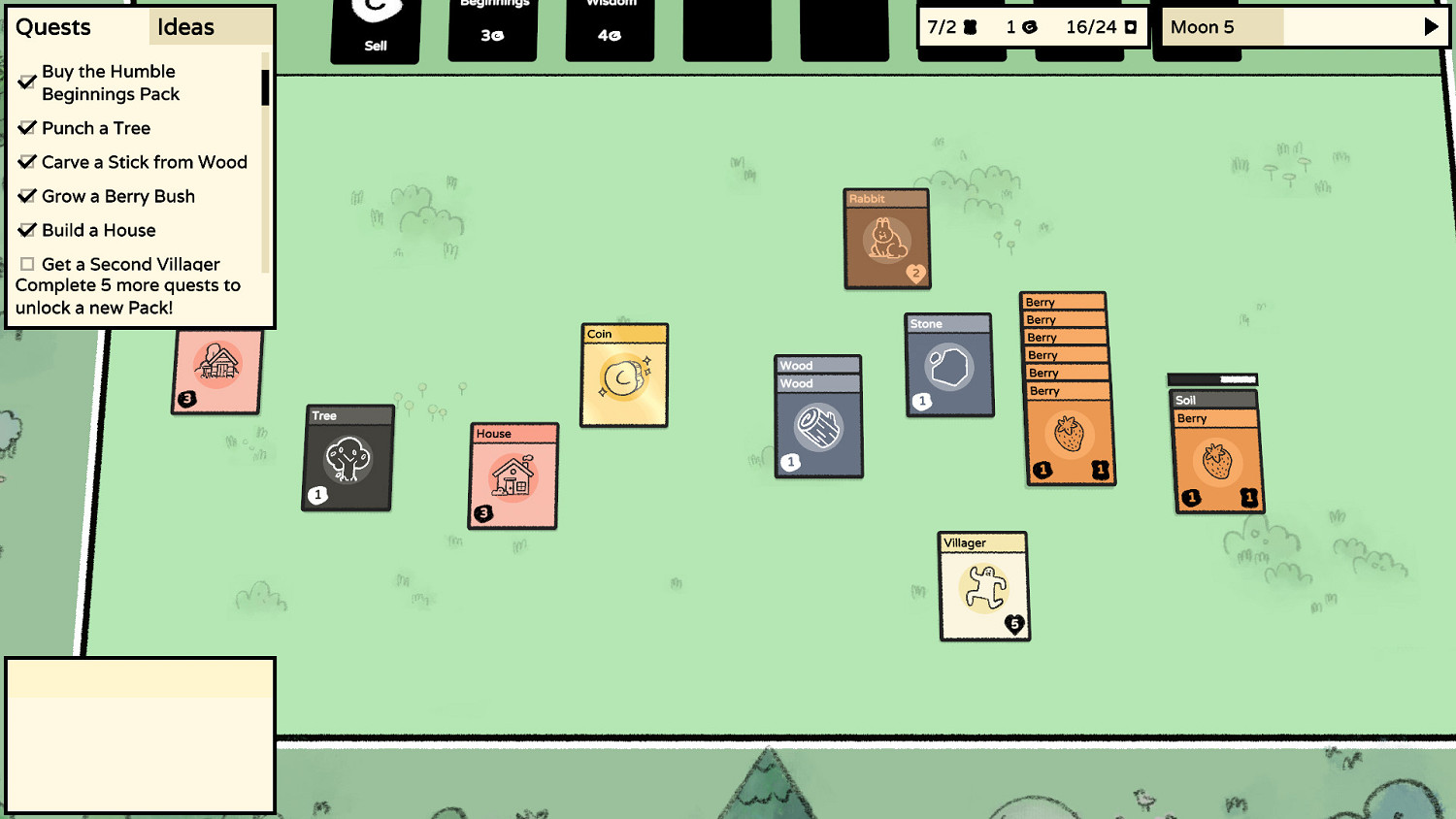This screenshot has width=1456, height=819.
Task: Click the checked Punch a Tree quest
Action: coord(95,128)
